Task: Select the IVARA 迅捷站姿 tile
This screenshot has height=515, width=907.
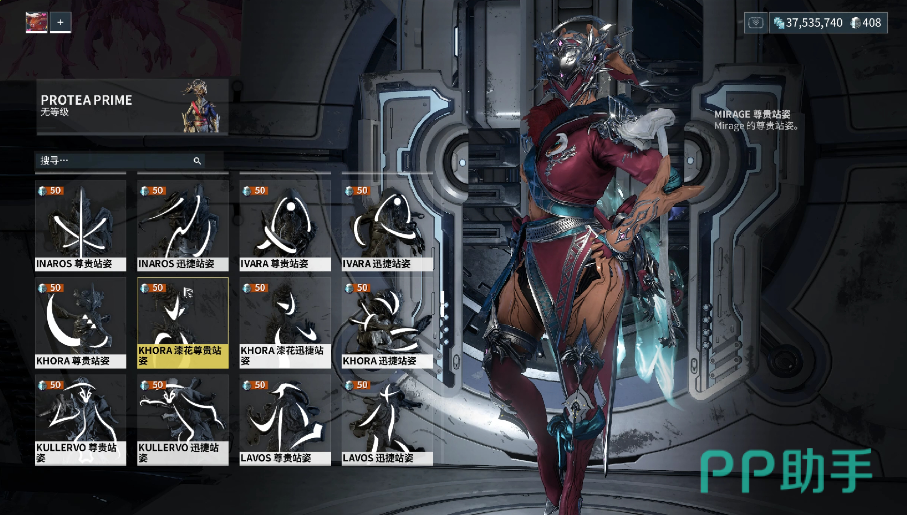Action: click(388, 226)
